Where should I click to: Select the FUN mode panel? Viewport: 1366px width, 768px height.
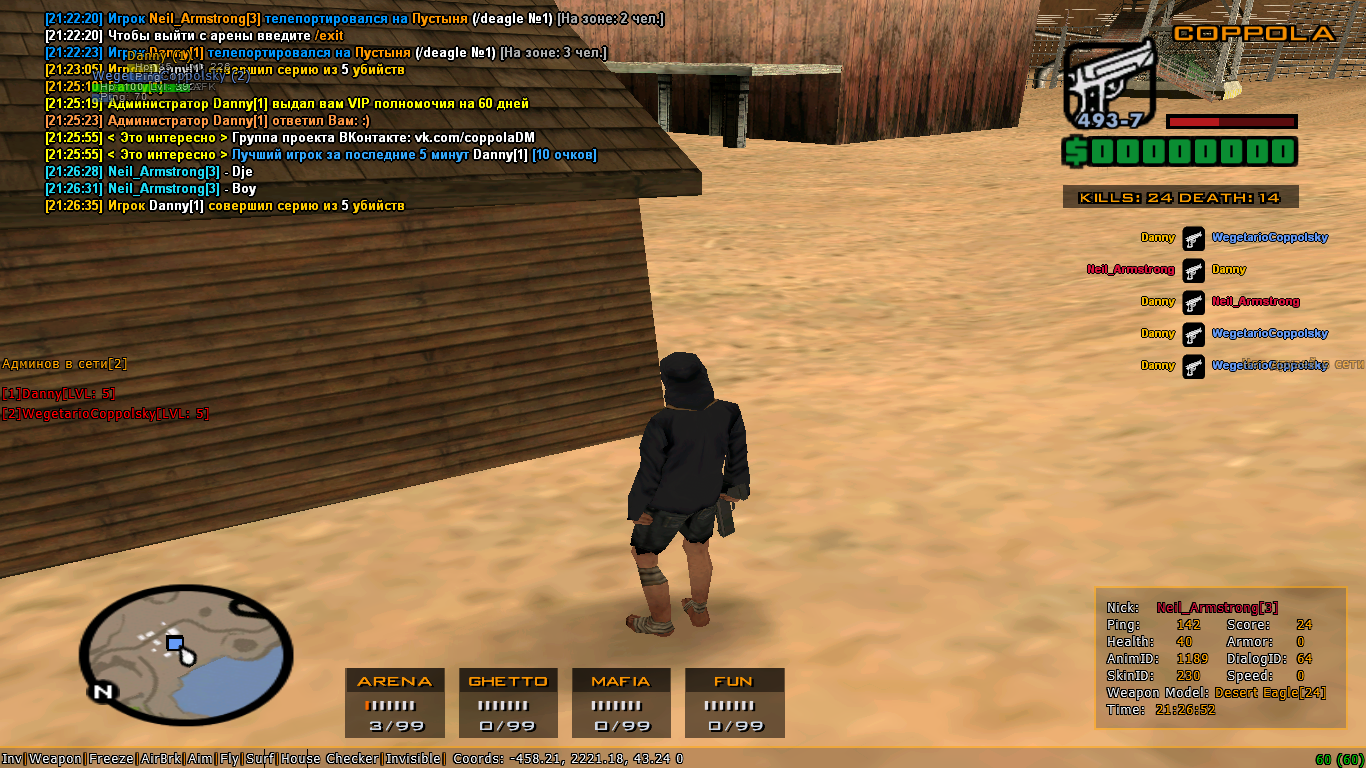coord(734,703)
